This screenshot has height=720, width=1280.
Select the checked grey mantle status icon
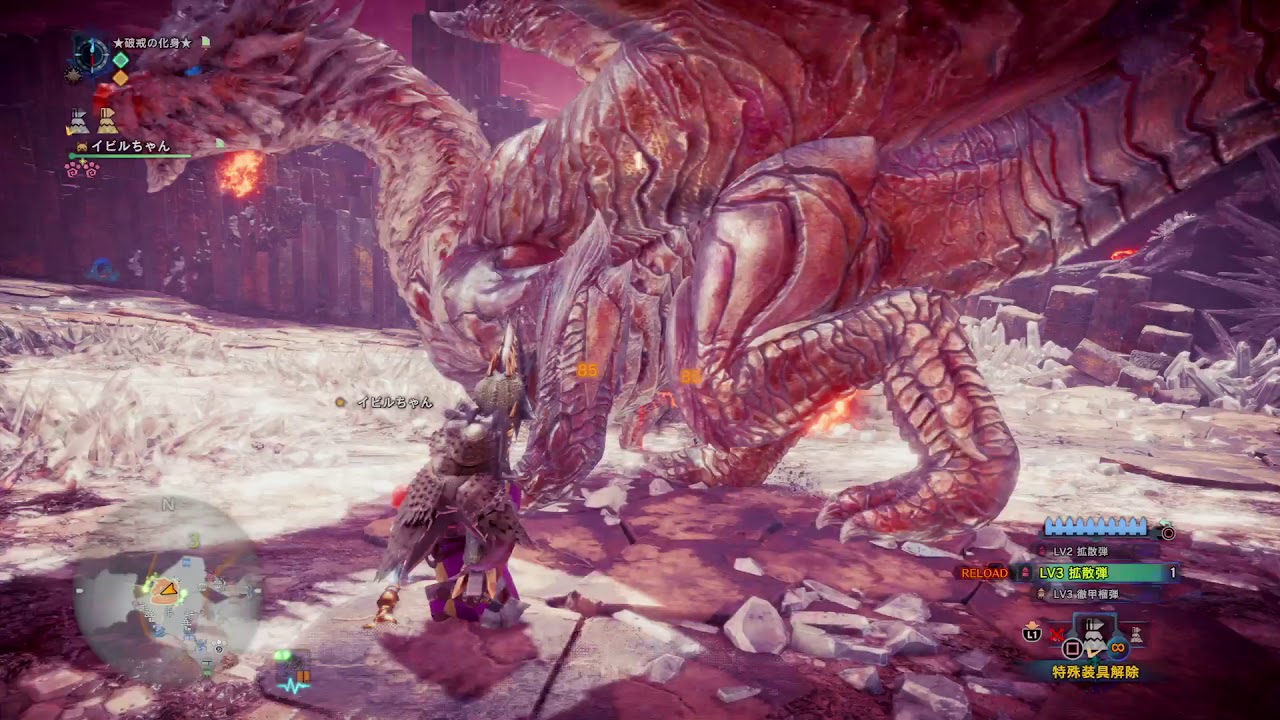78,121
